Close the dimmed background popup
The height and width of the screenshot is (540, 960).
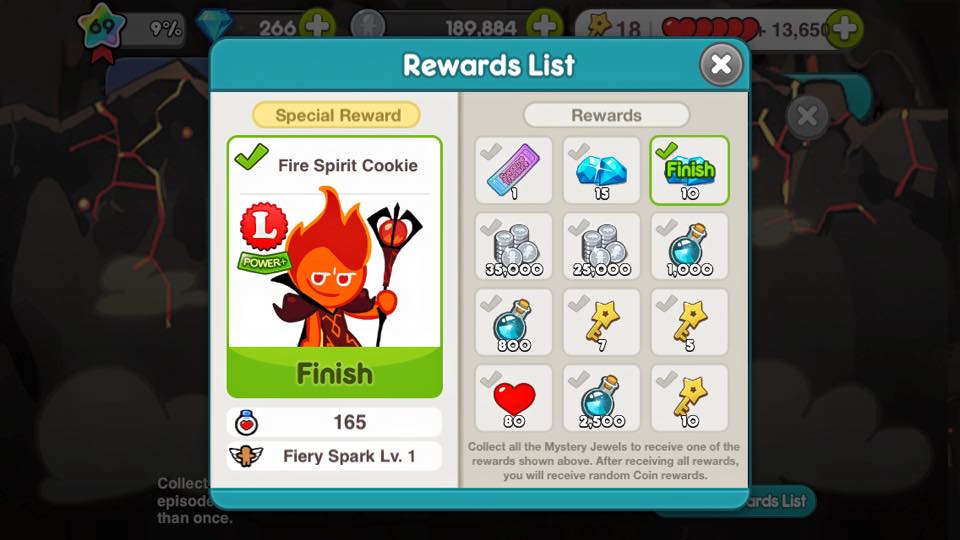click(x=807, y=116)
